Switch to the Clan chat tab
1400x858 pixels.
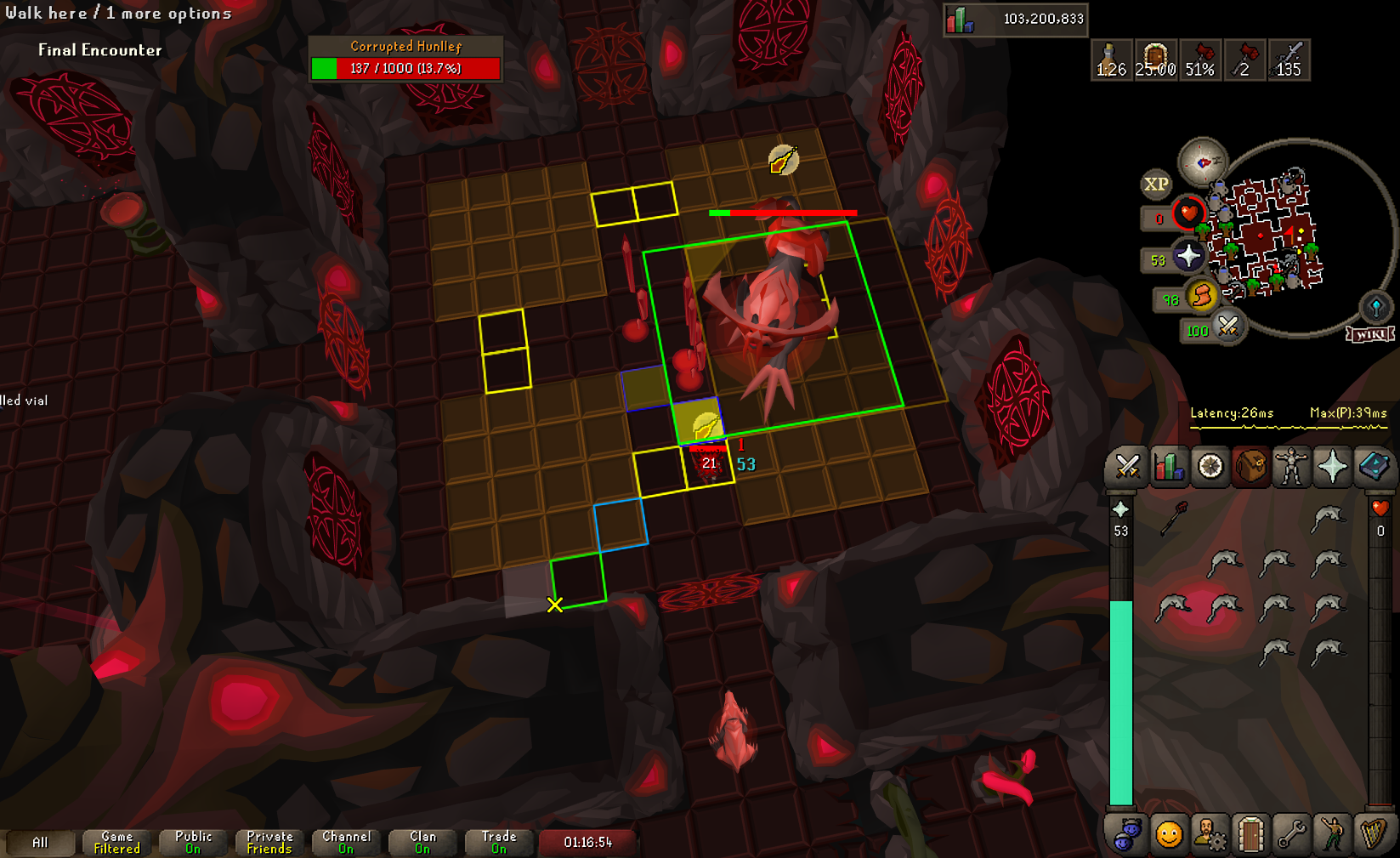coord(422,842)
